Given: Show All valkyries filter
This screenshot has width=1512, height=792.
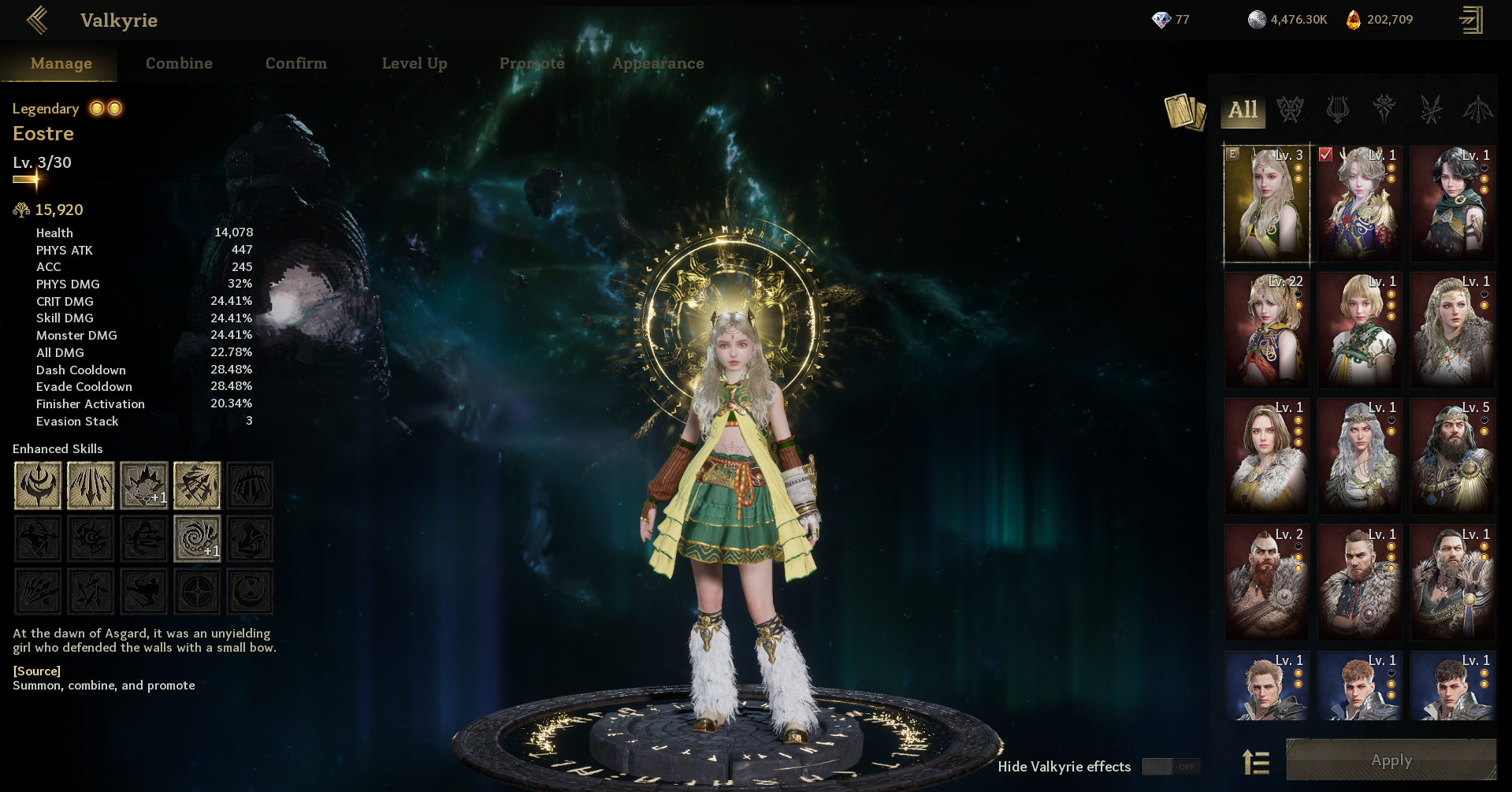Looking at the screenshot, I should tap(1243, 110).
